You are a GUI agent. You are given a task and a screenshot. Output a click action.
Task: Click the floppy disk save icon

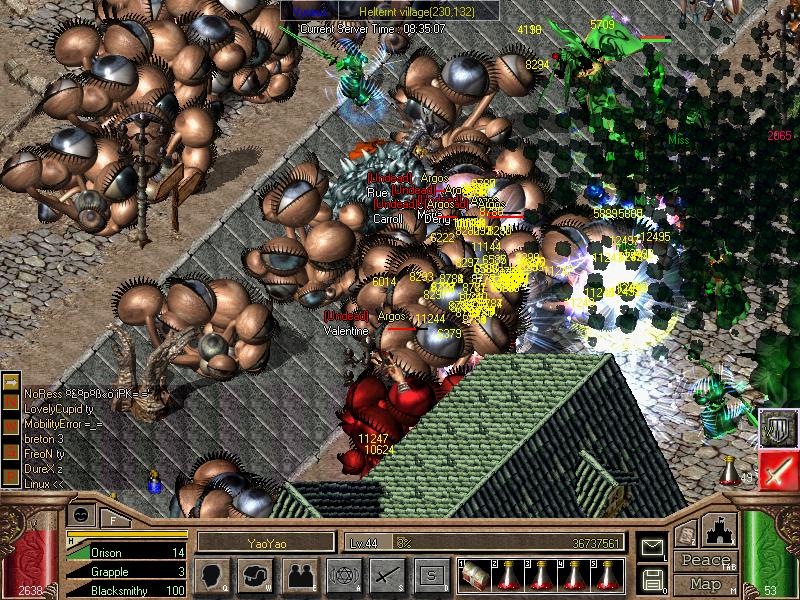[x=651, y=578]
